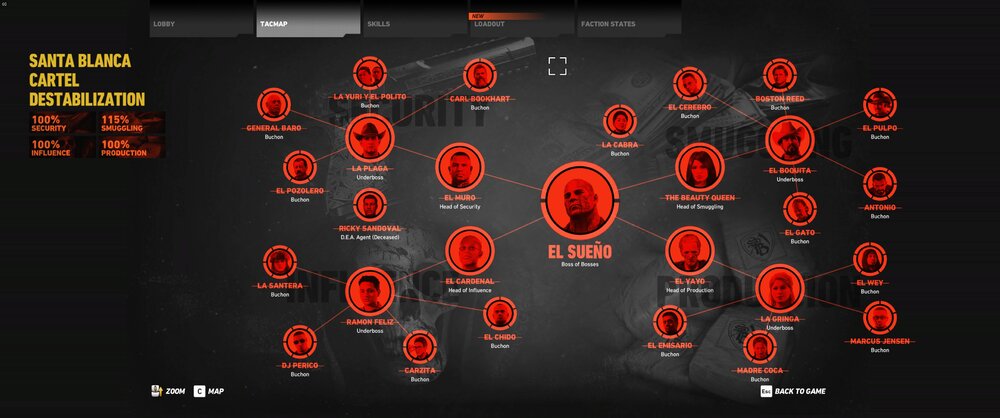Choose Carl Bookhart buchon node

480,75
